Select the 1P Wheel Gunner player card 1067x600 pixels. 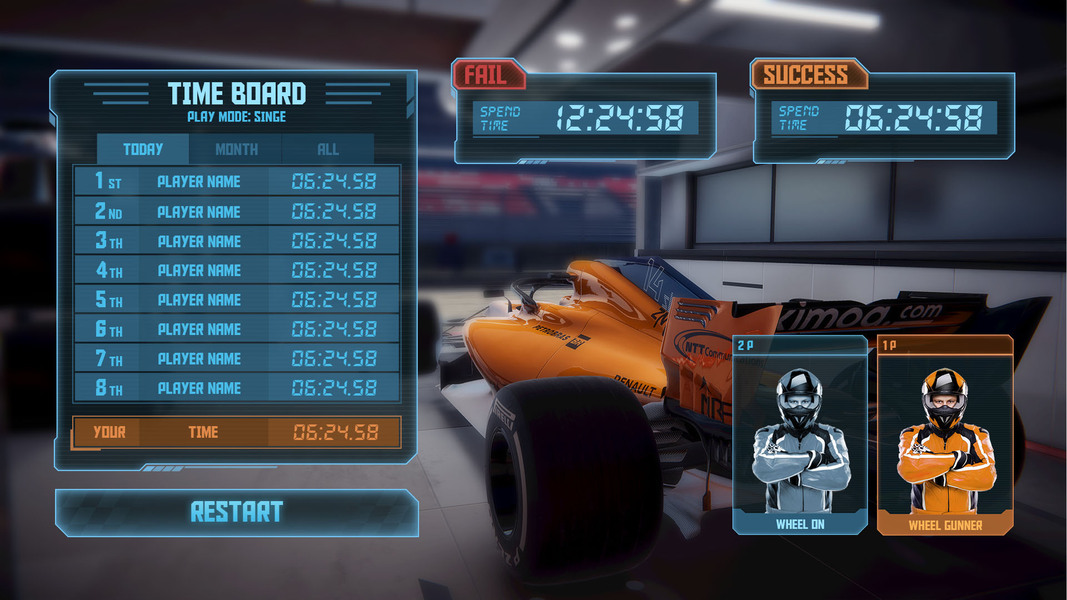coord(945,435)
